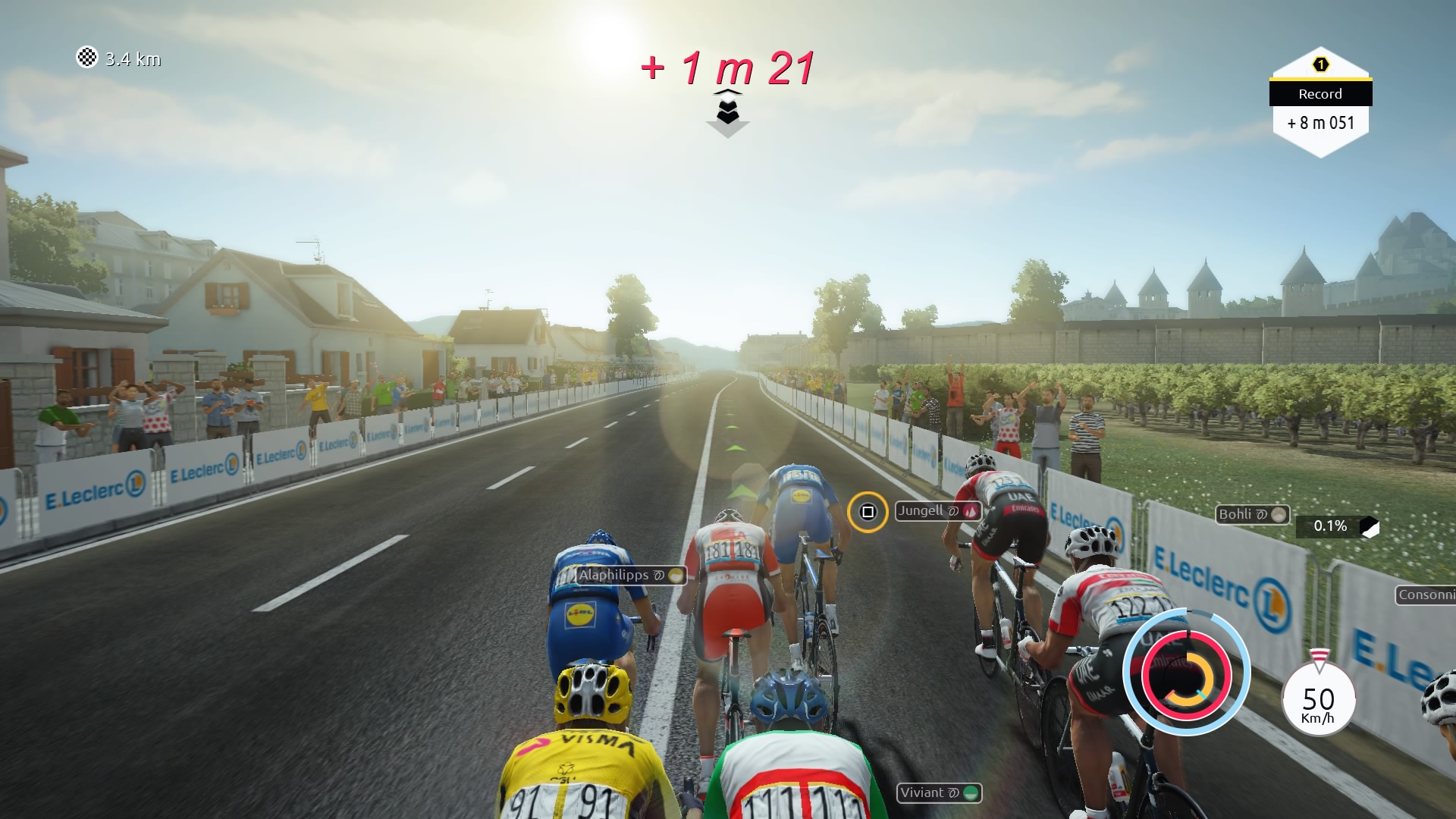Click the circular effort gauge
Viewport: 1456px width, 819px height.
click(1185, 673)
